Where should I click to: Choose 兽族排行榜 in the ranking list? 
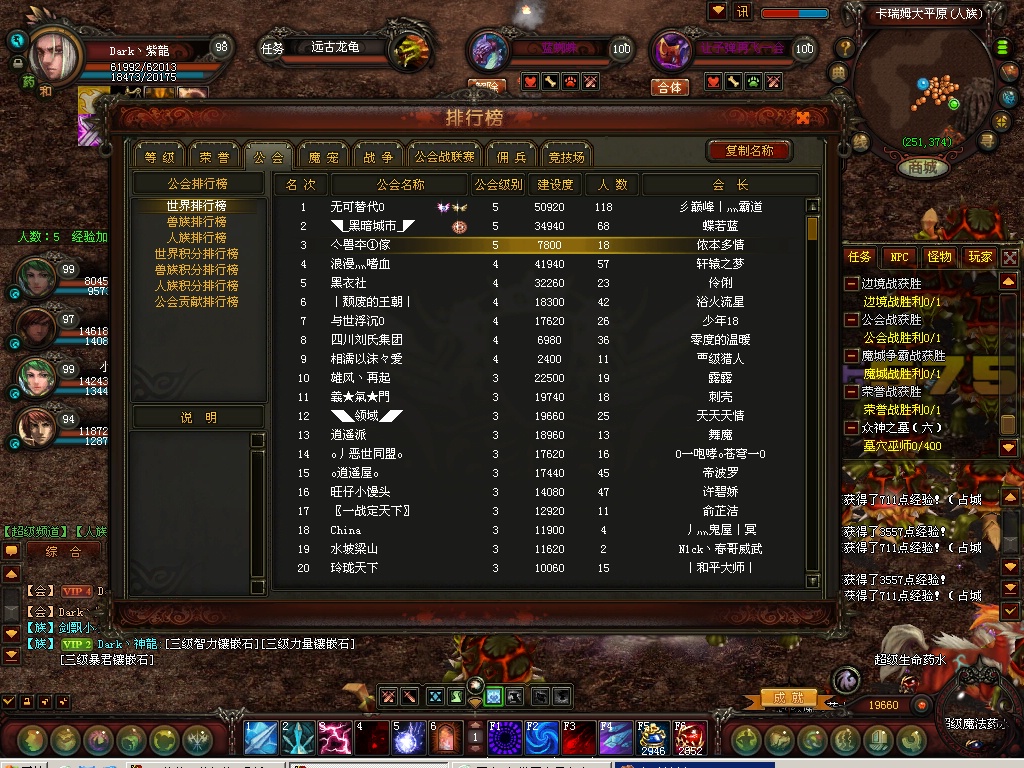pyautogui.click(x=196, y=222)
